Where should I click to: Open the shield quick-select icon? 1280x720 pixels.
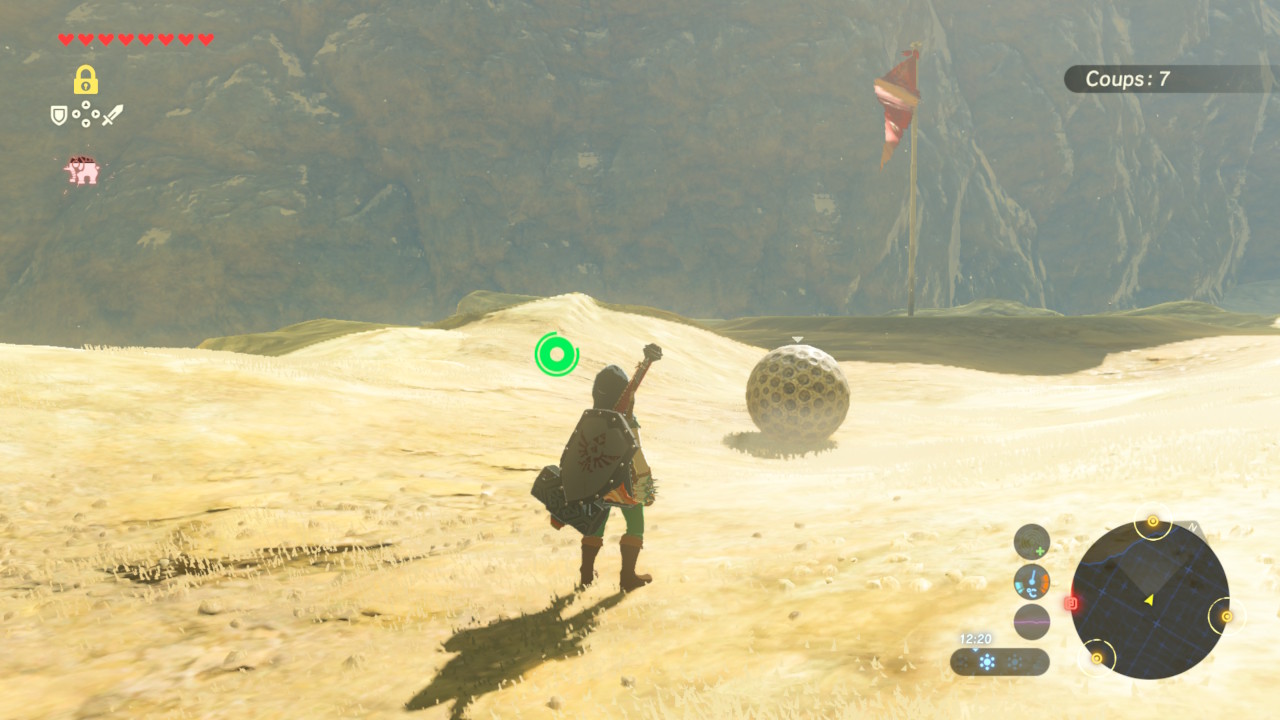pyautogui.click(x=59, y=116)
